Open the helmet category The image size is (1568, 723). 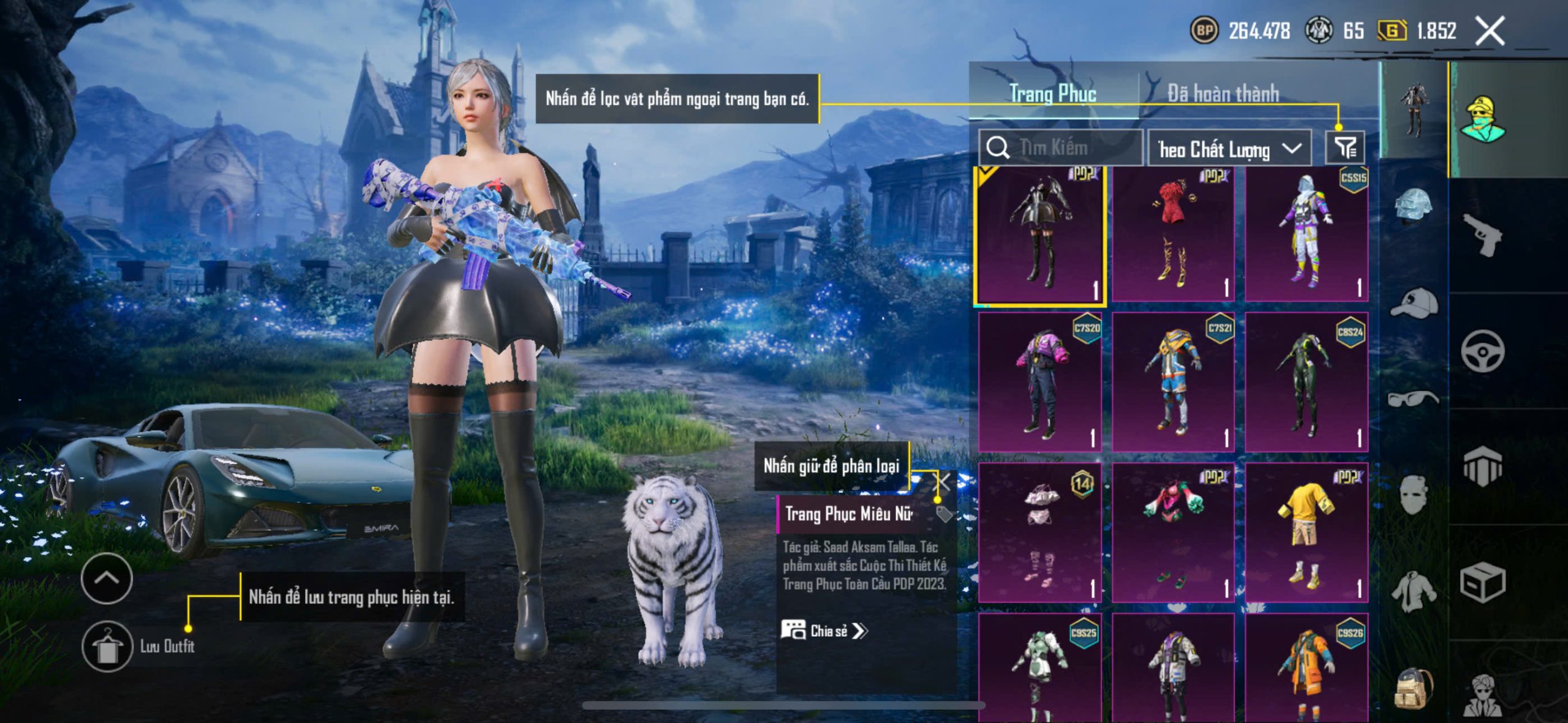1414,207
